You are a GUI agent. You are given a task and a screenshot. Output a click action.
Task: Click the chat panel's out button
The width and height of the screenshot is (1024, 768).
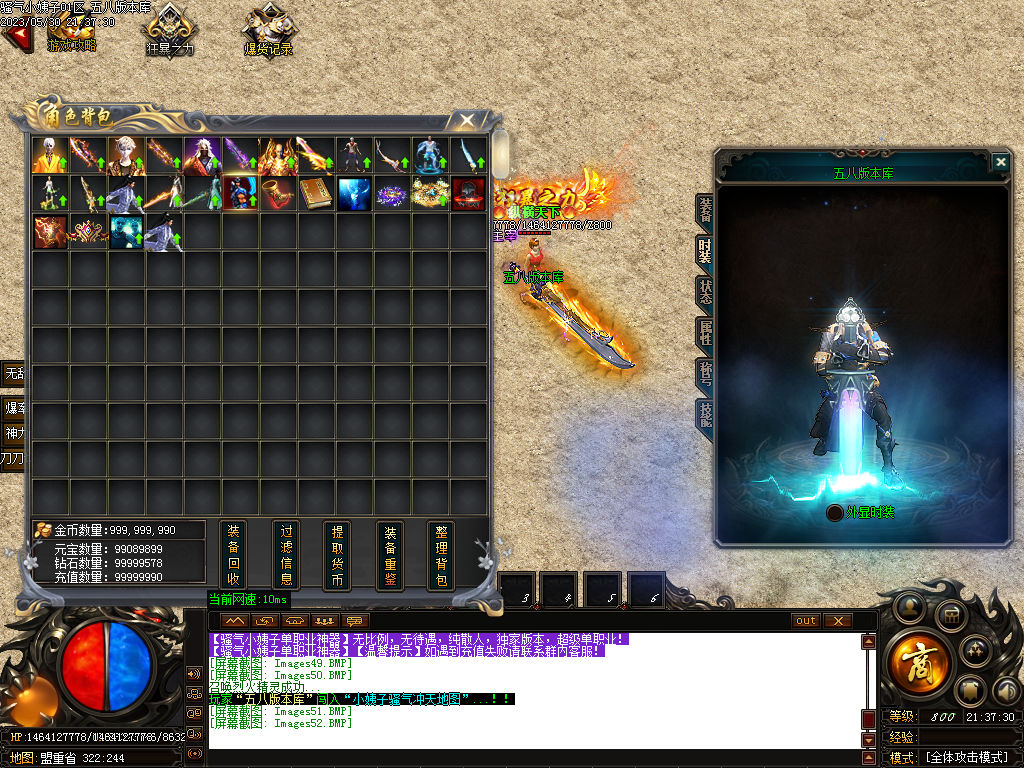click(805, 621)
